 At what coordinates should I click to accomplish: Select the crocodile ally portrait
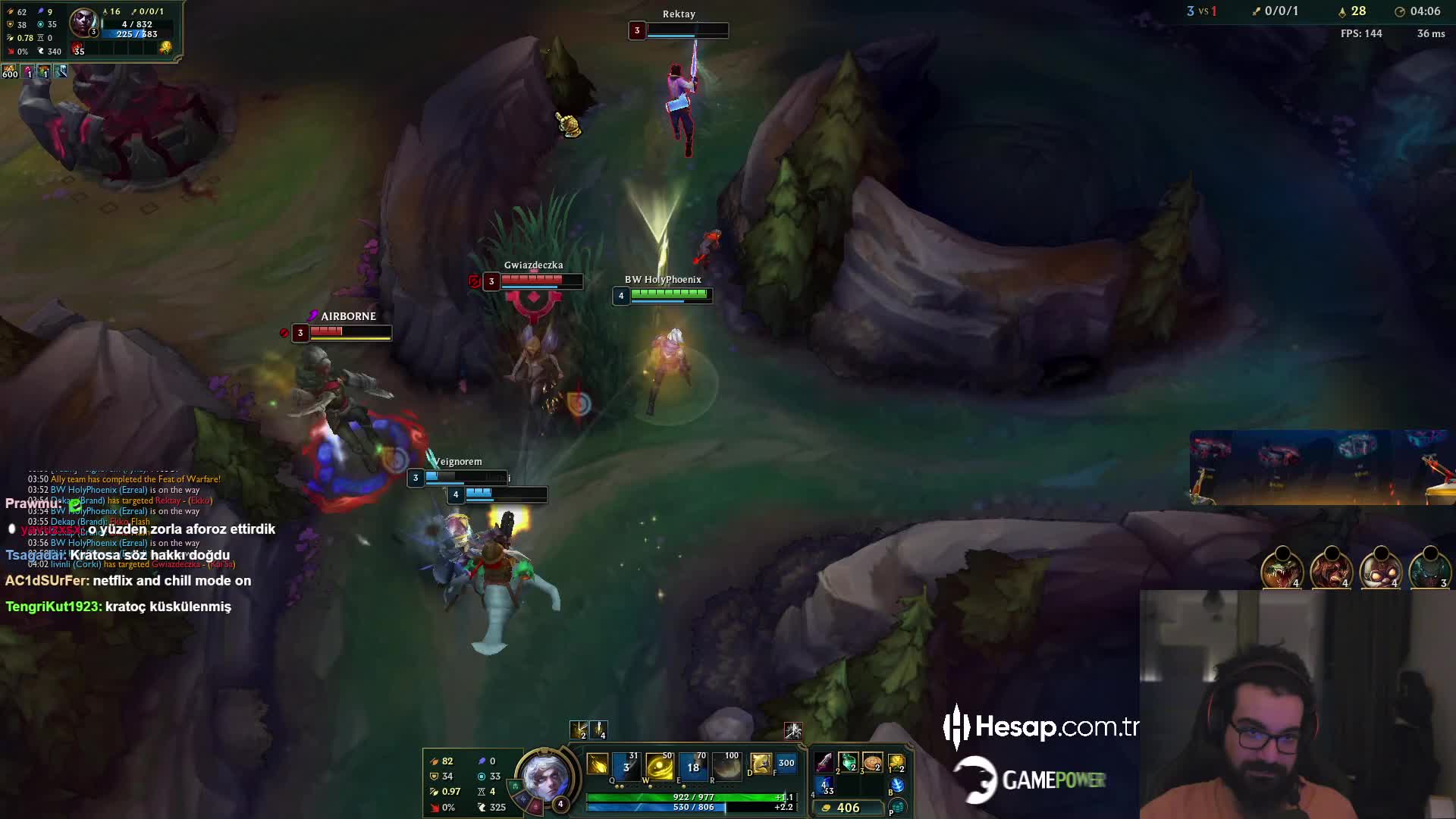point(1282,569)
